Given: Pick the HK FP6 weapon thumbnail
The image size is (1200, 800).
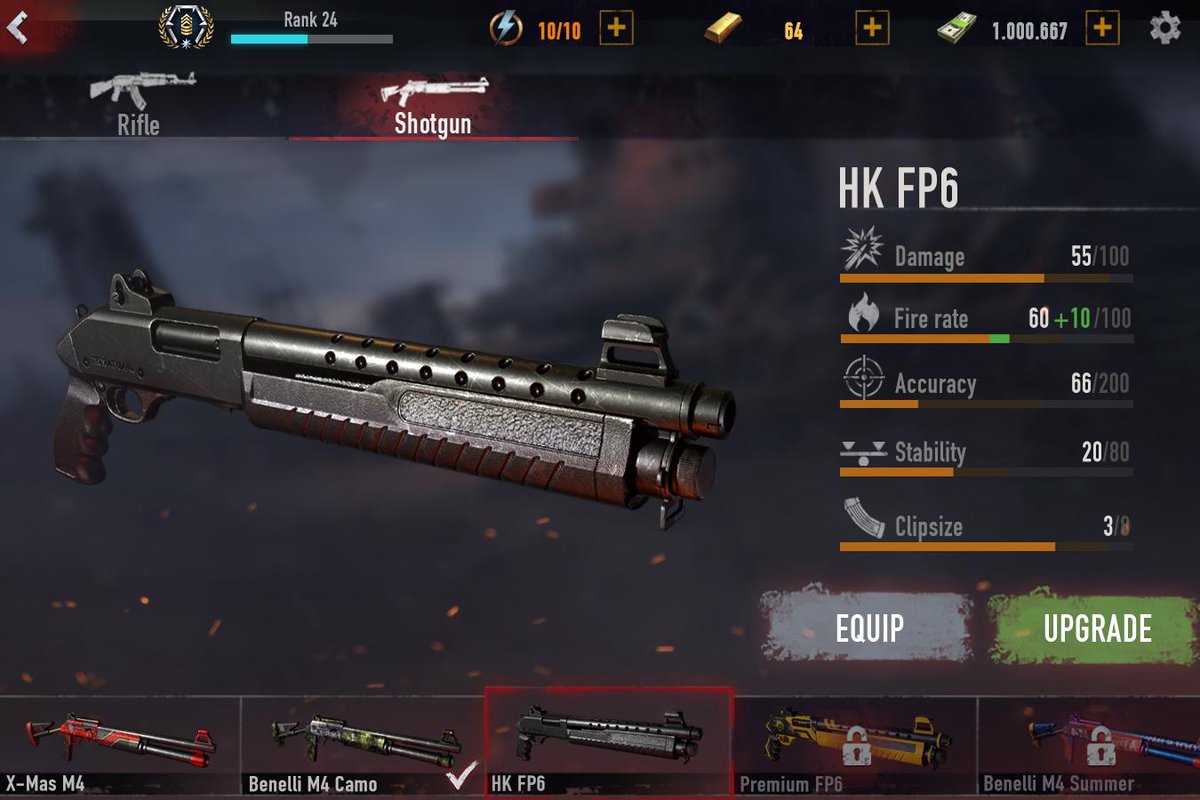Looking at the screenshot, I should [x=608, y=743].
